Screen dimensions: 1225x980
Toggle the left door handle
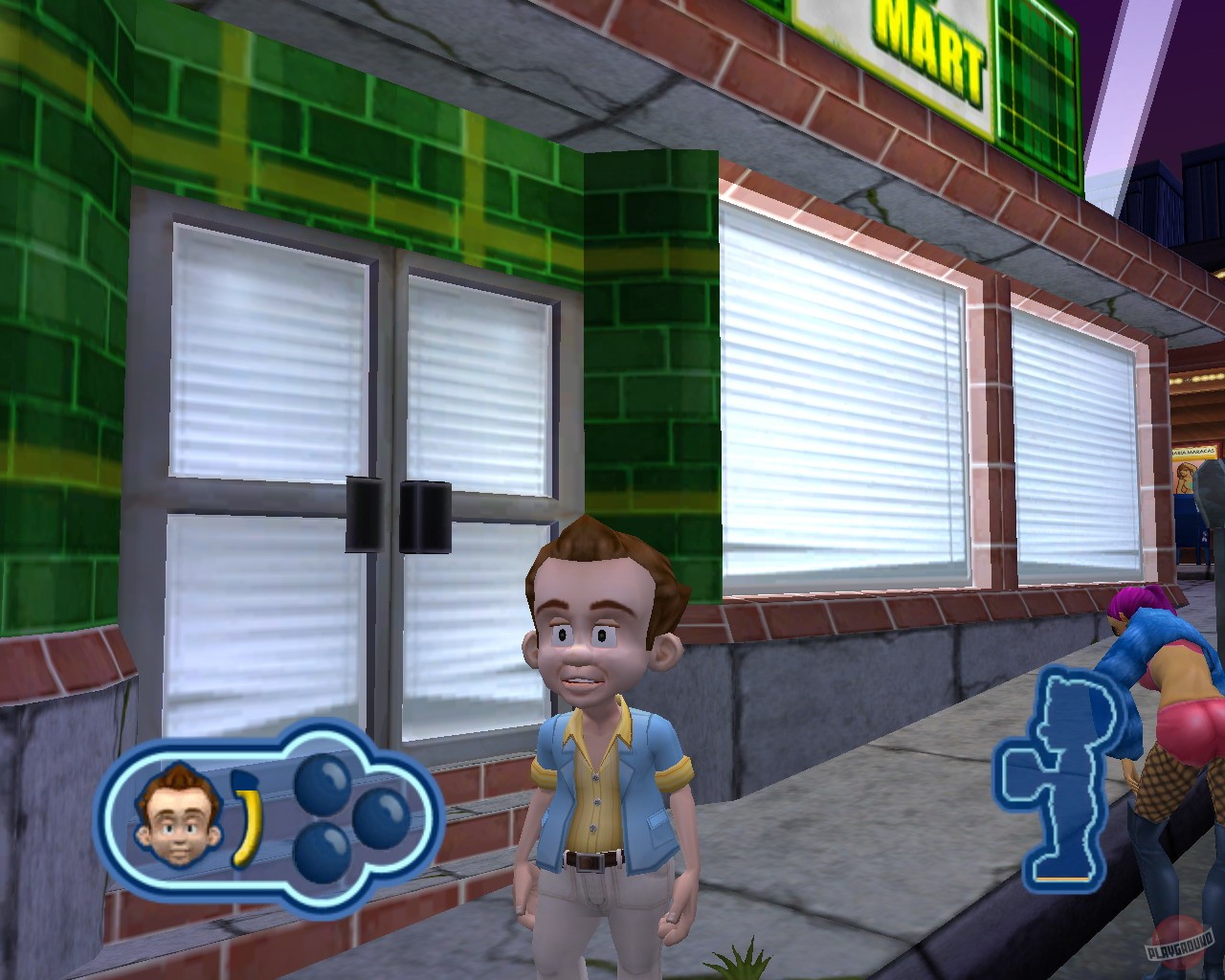click(365, 515)
